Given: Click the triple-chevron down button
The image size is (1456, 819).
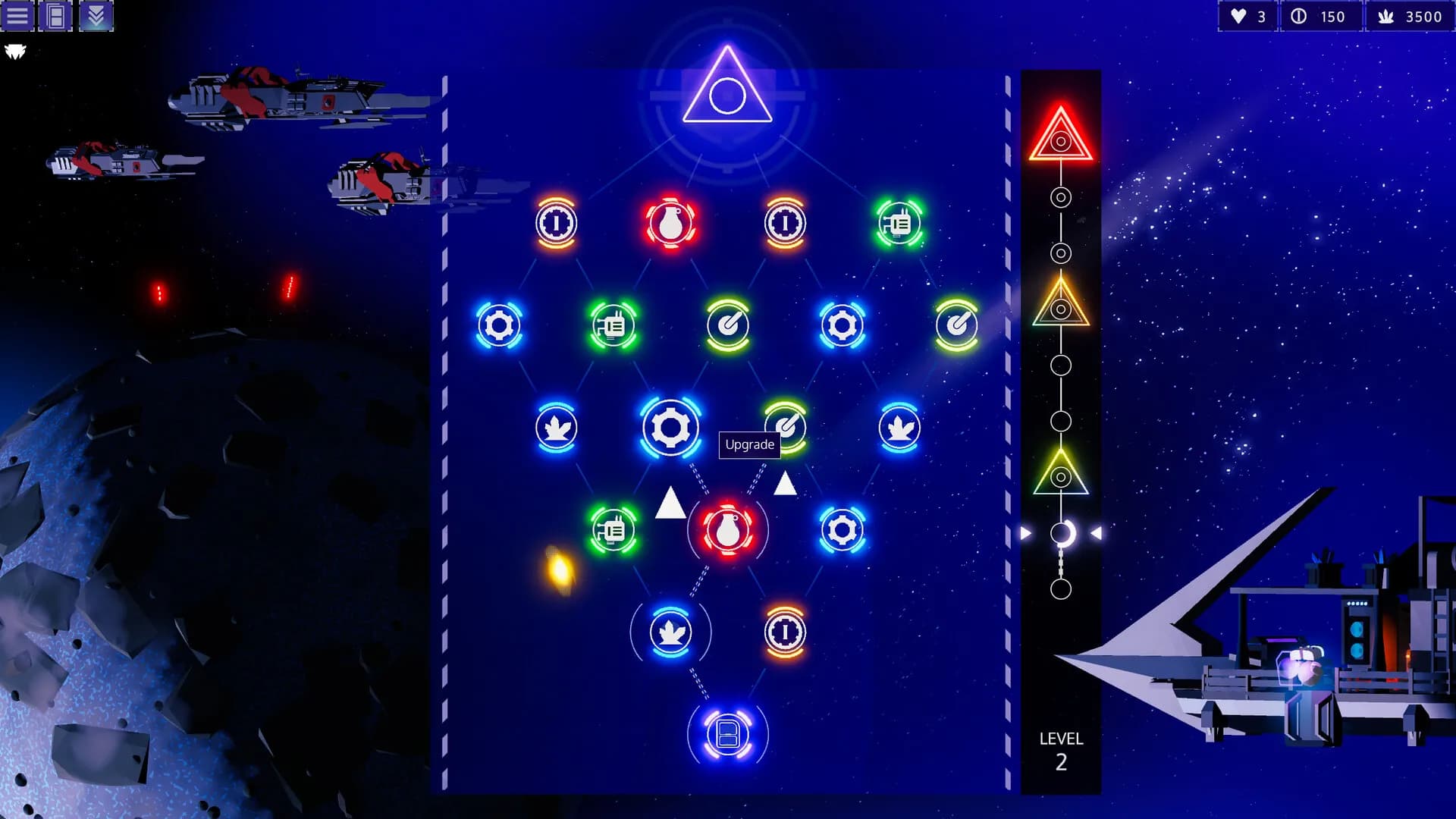Looking at the screenshot, I should click(96, 16).
